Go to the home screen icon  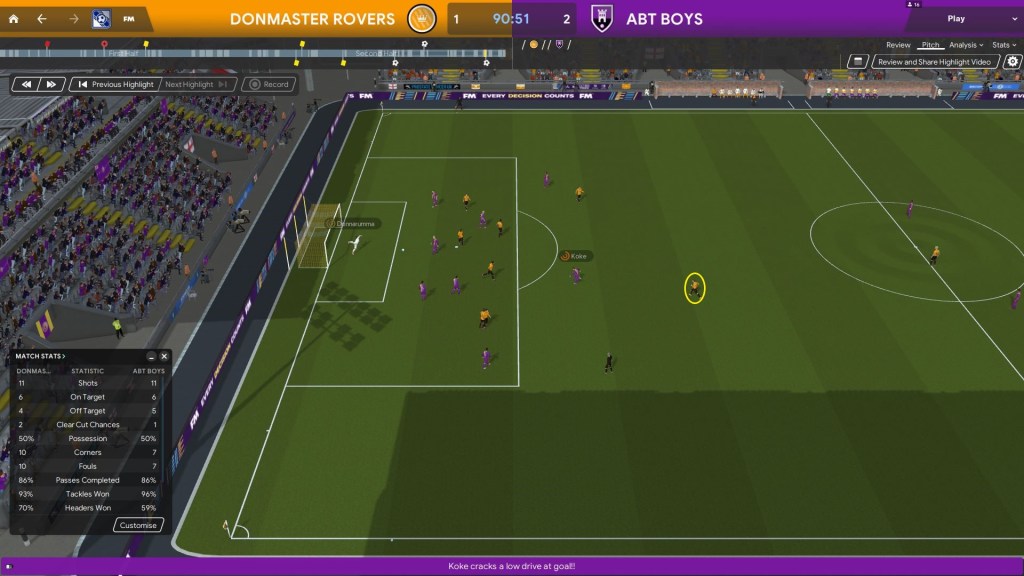point(13,19)
